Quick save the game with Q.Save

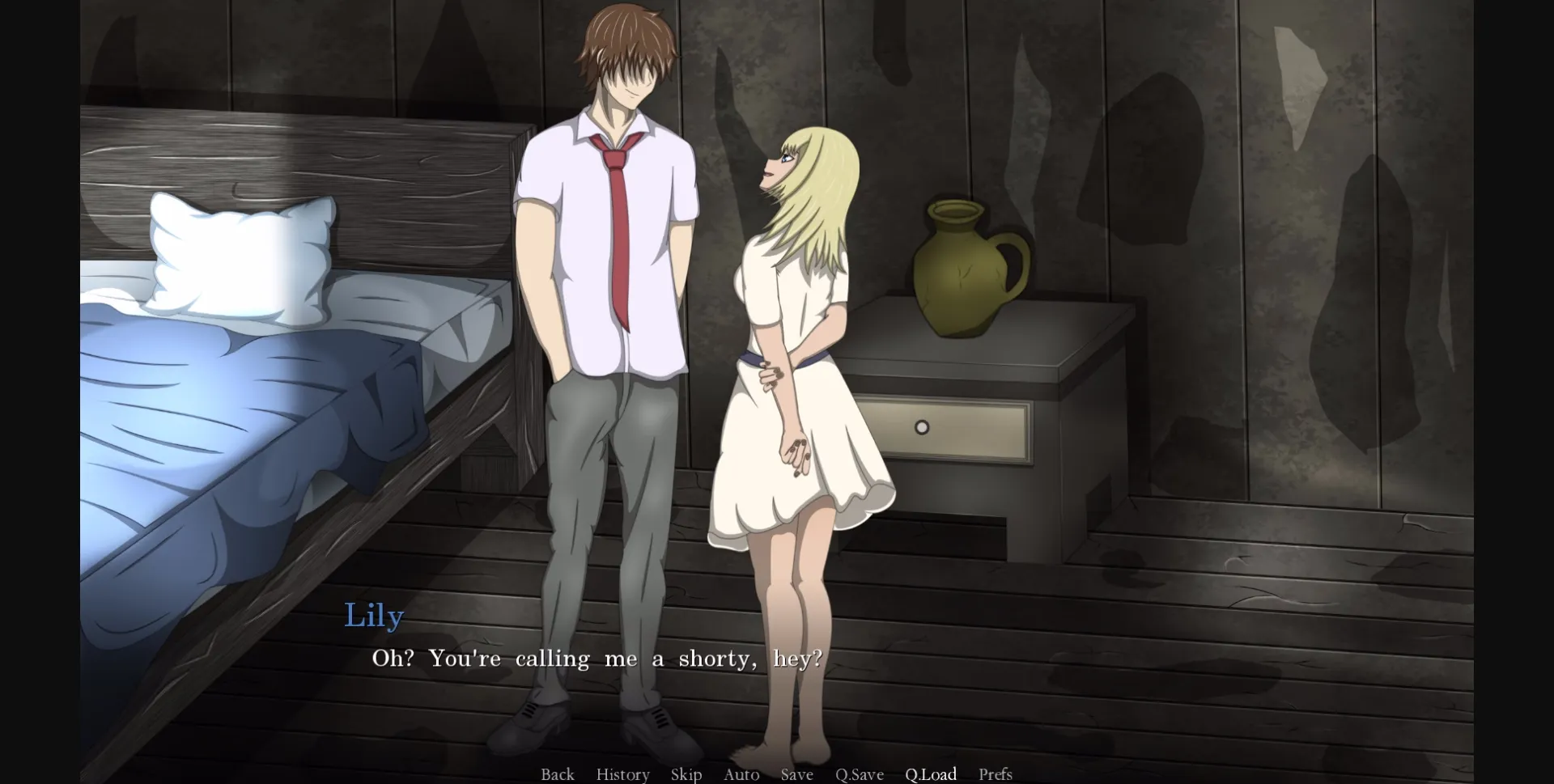click(x=861, y=774)
